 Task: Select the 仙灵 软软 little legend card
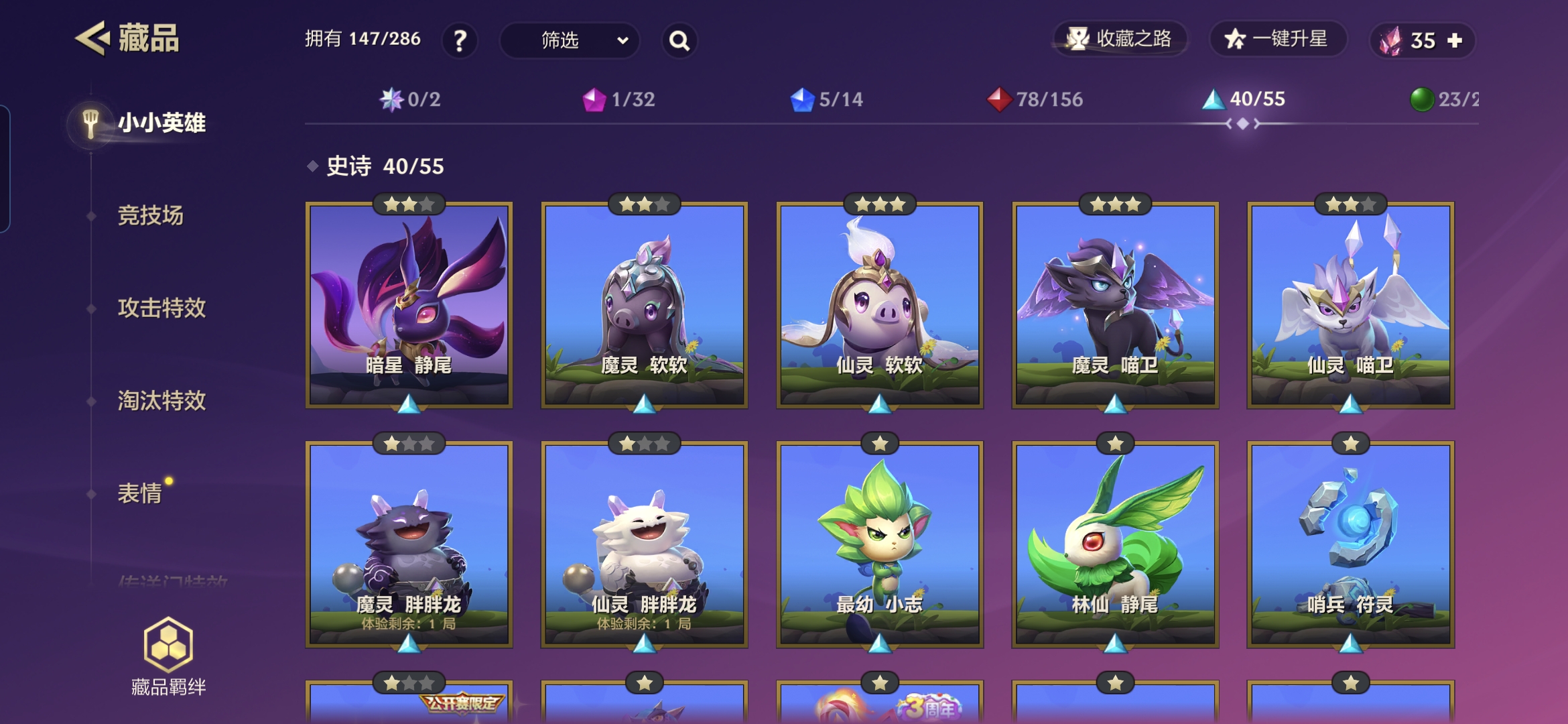tap(880, 305)
